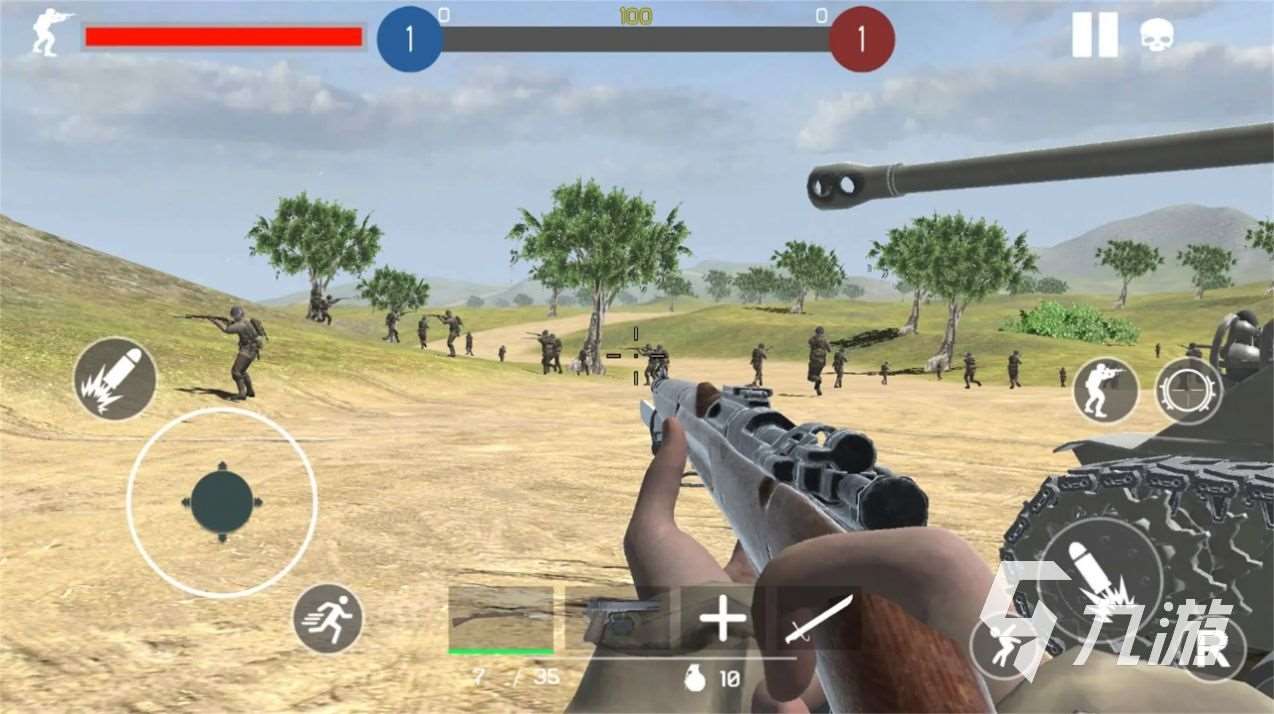Viewport: 1274px width, 714px height.
Task: Pause the game
Action: 1094,35
